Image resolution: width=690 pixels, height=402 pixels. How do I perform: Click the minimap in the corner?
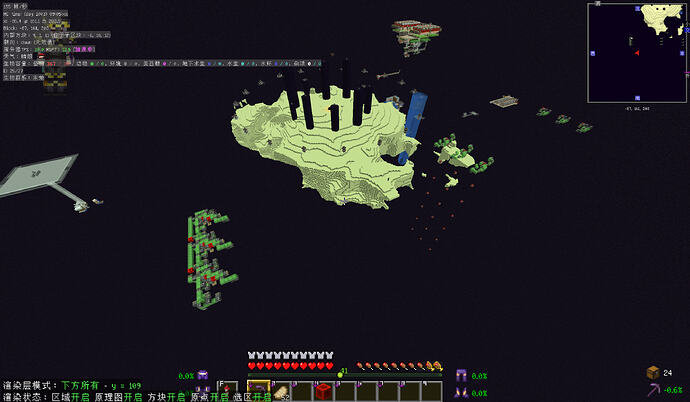coord(637,52)
